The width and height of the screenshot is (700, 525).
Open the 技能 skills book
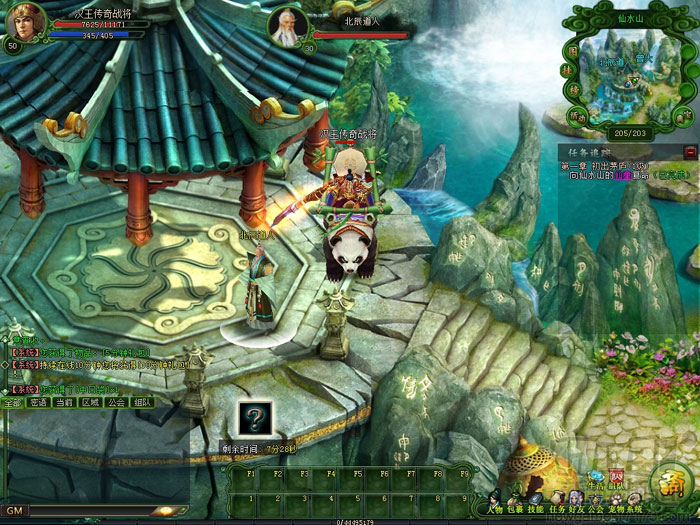[537, 498]
